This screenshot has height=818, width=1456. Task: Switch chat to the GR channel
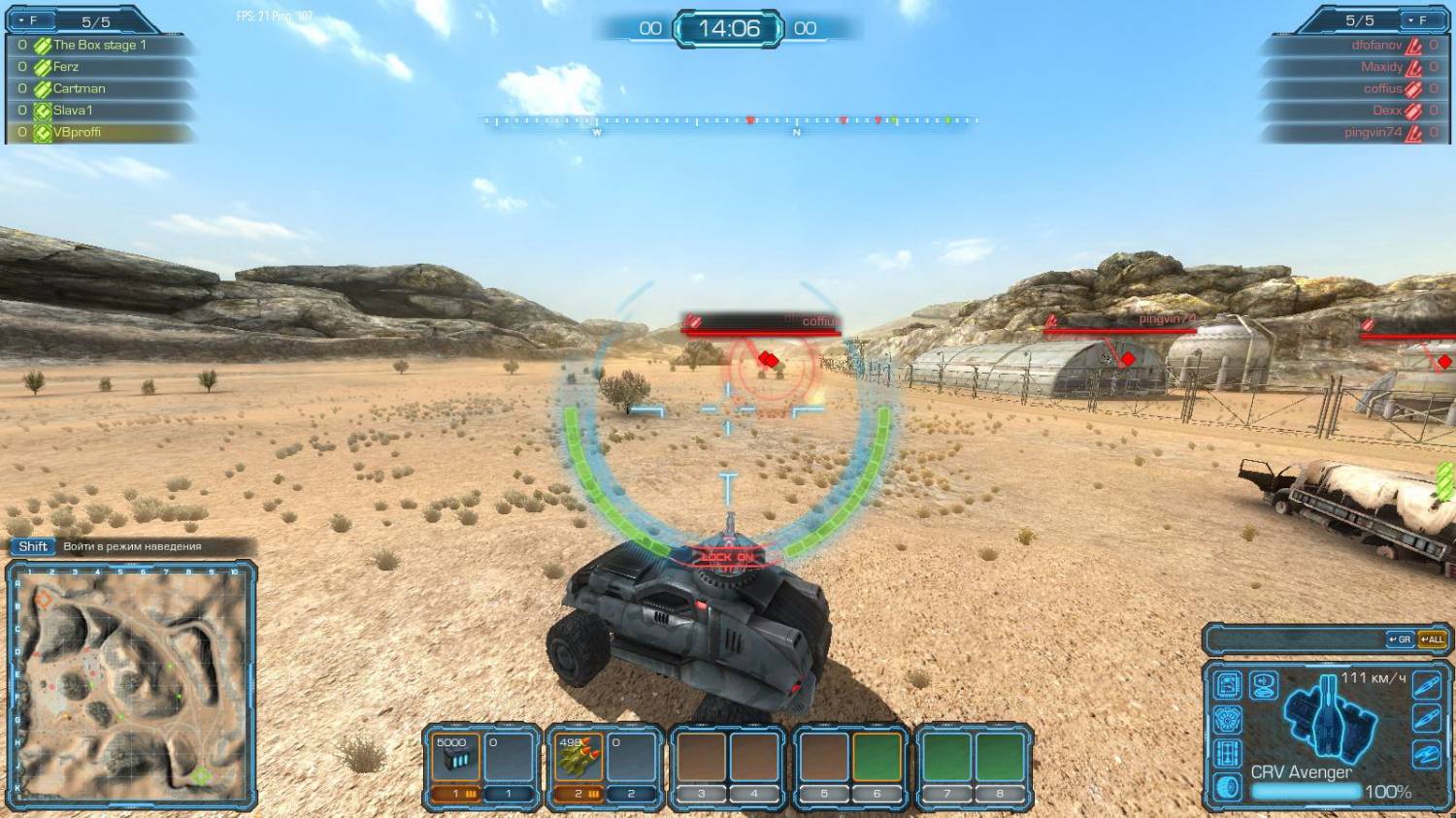(x=1400, y=639)
